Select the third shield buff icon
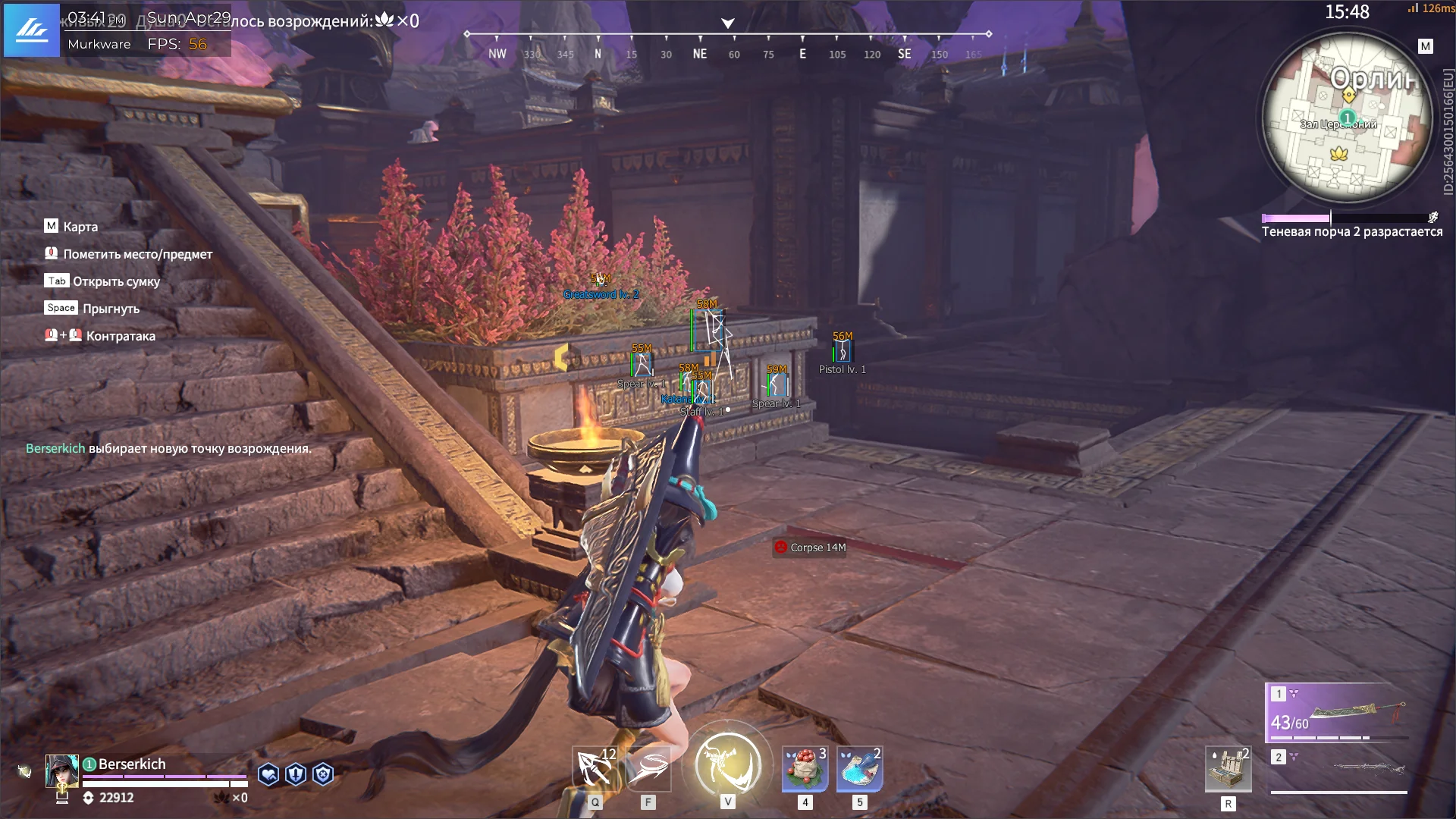 click(x=323, y=774)
